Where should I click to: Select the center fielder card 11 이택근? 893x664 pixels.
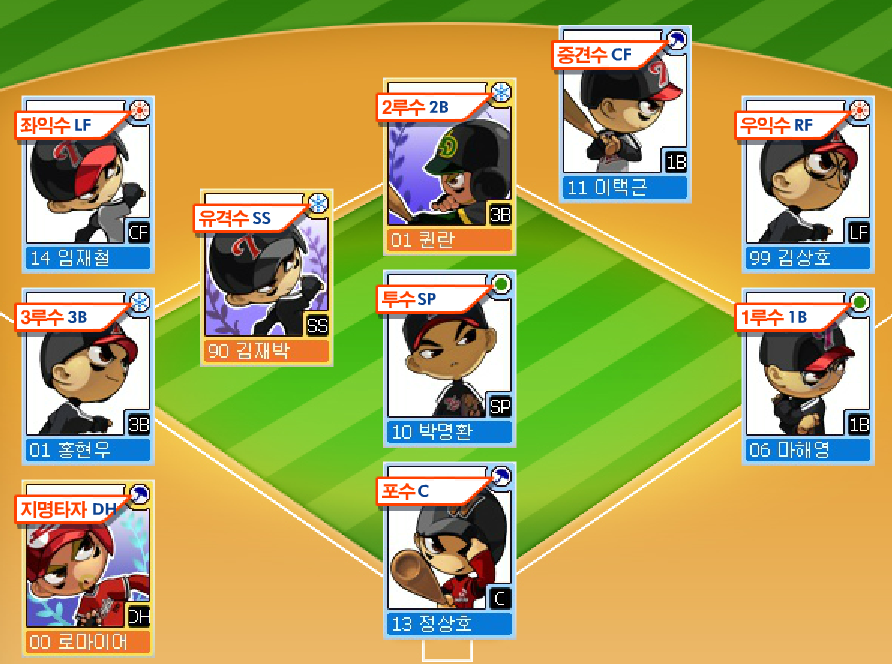pyautogui.click(x=624, y=117)
